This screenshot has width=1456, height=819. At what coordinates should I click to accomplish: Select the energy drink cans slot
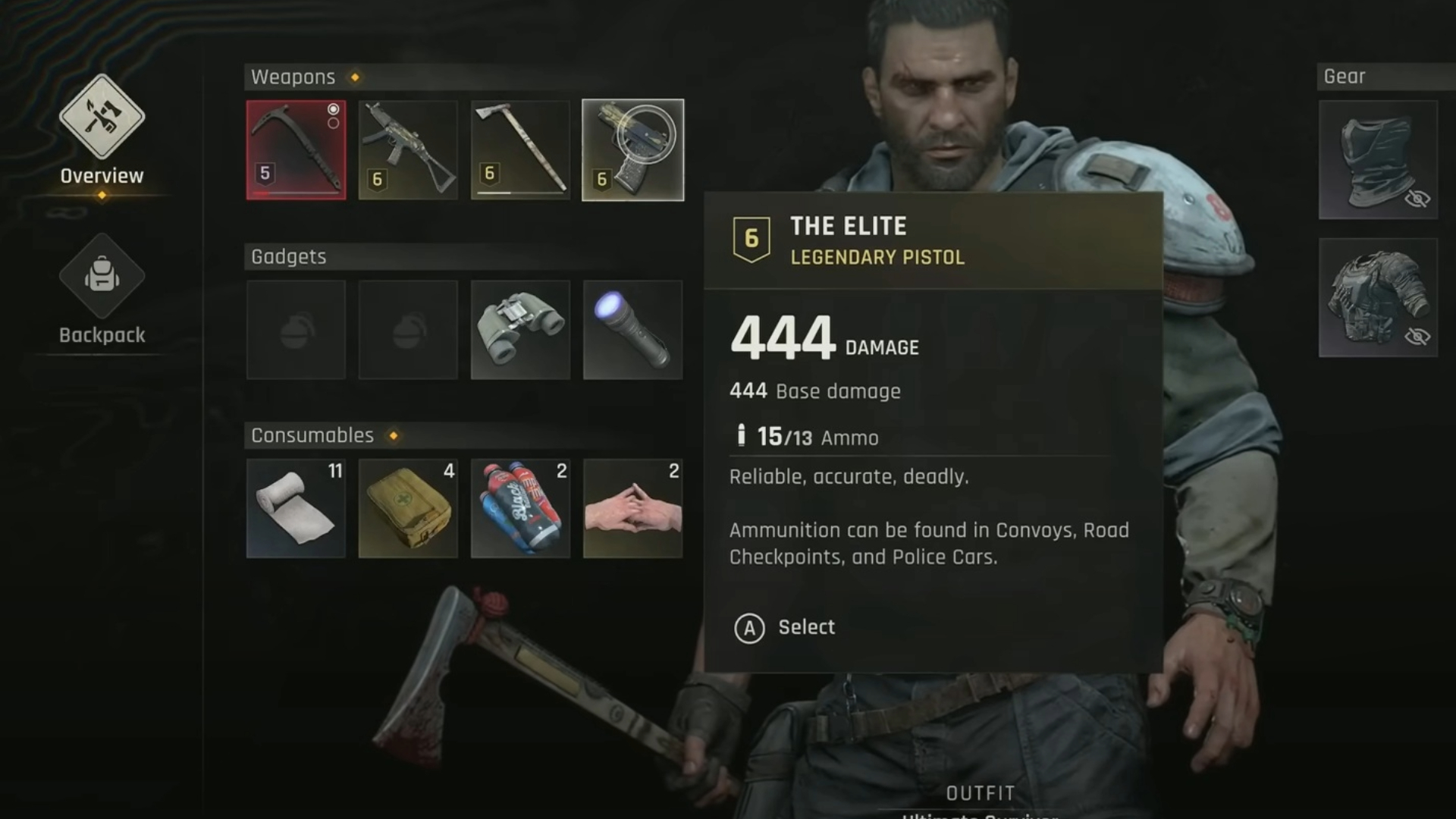point(520,509)
